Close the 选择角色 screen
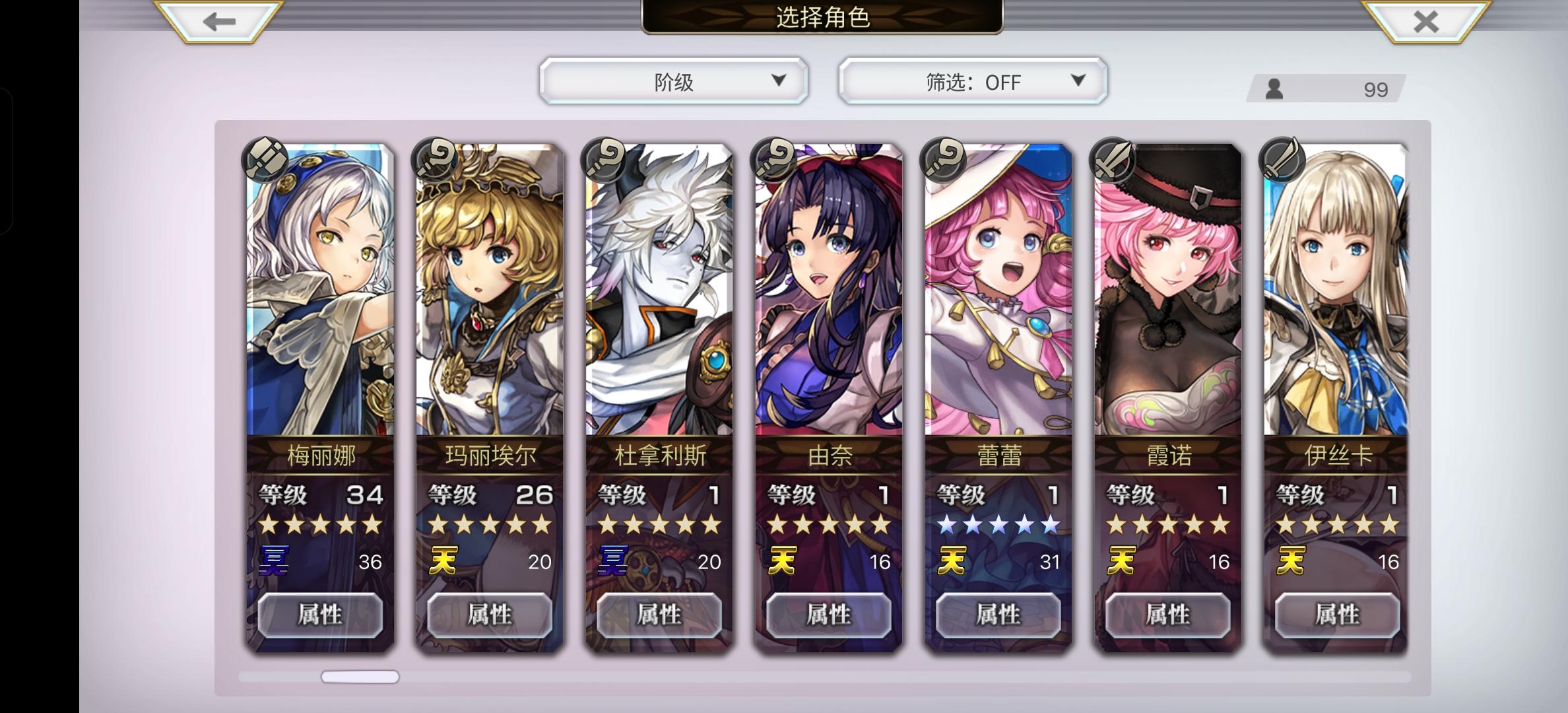Screen dimensions: 1568x713 tap(1425, 21)
